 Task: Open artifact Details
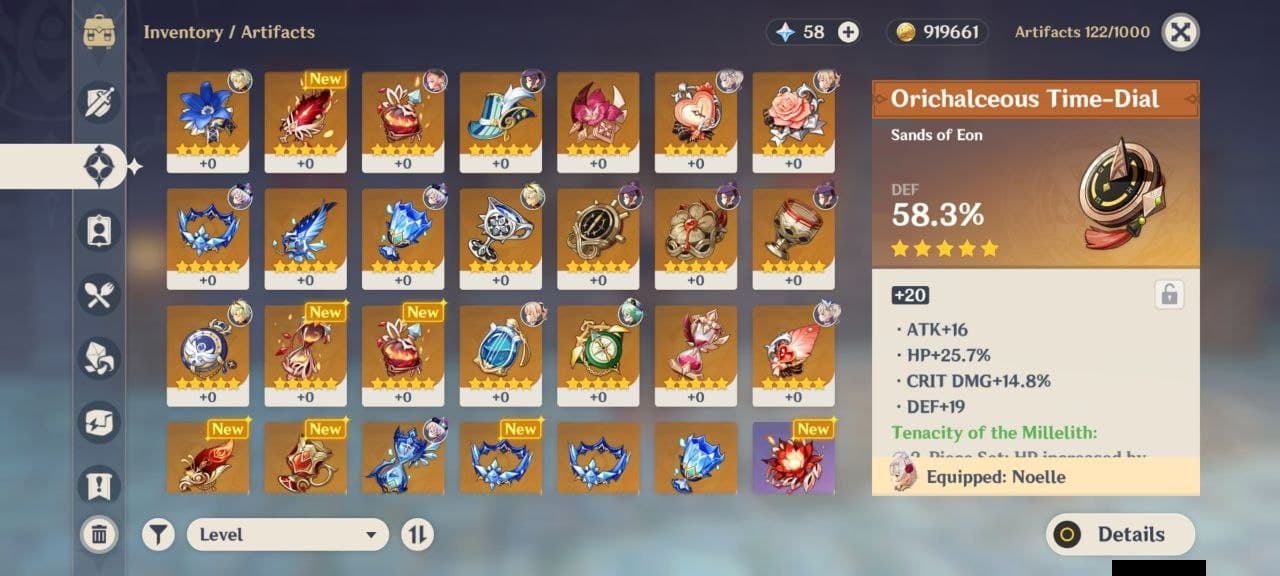click(x=1120, y=534)
